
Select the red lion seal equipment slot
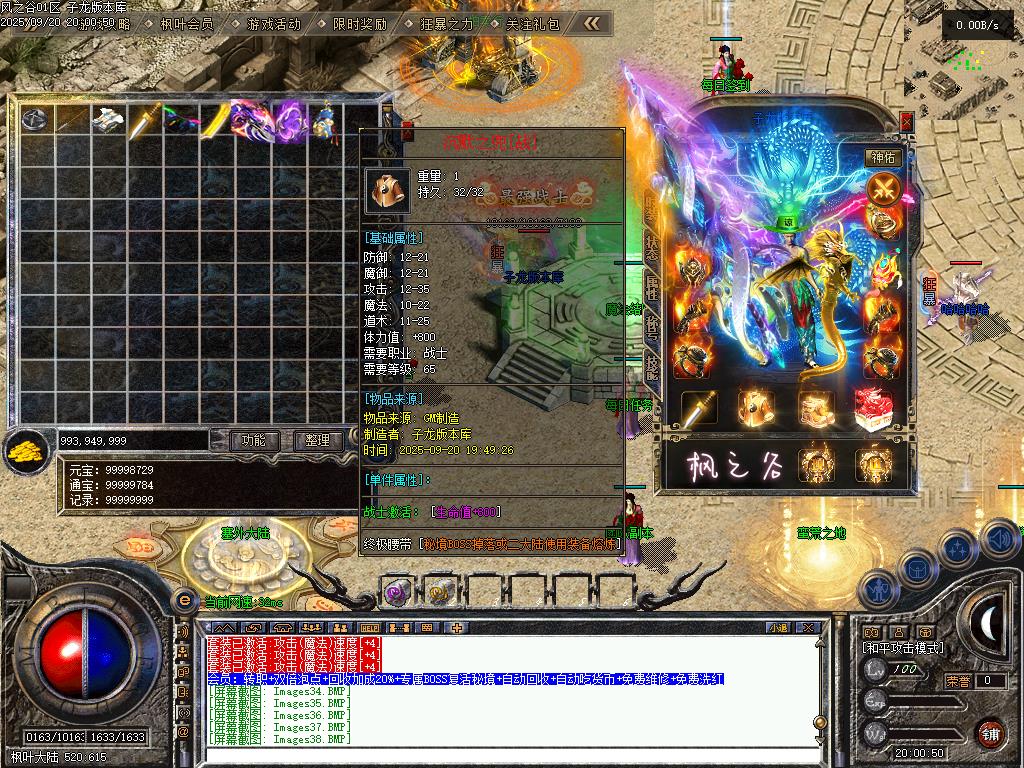pos(874,408)
